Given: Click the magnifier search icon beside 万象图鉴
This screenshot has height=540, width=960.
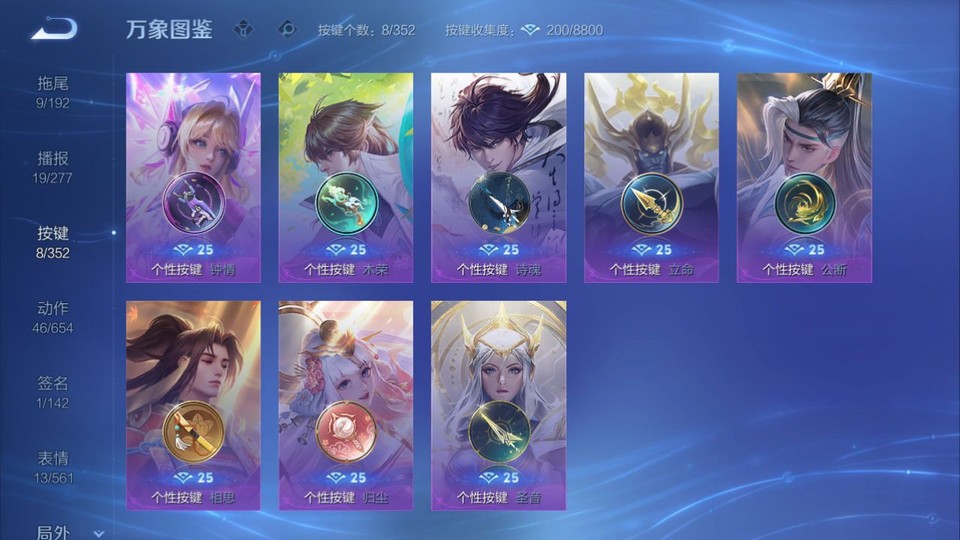Looking at the screenshot, I should [287, 29].
